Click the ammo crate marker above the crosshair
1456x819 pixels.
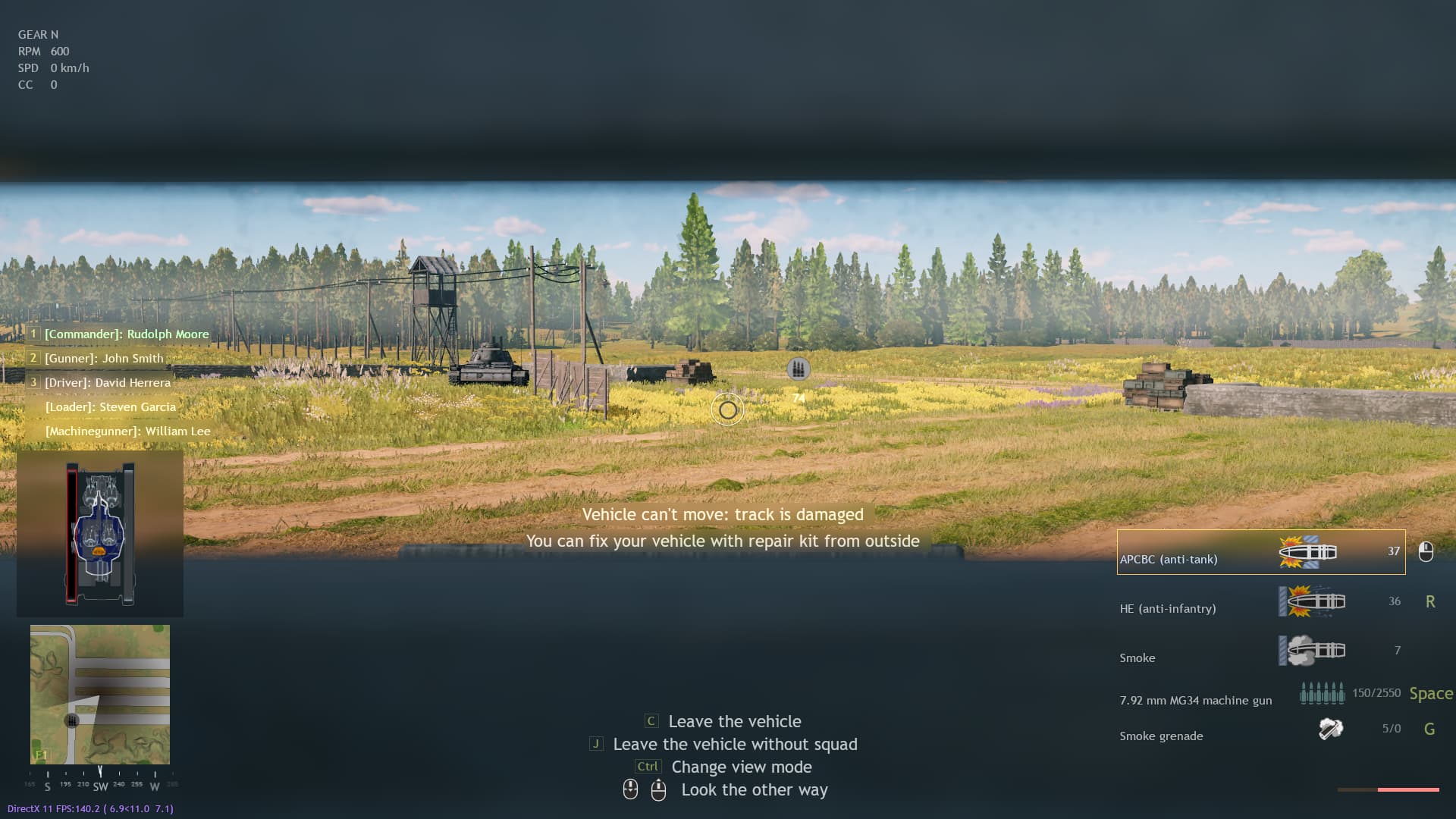pyautogui.click(x=797, y=368)
